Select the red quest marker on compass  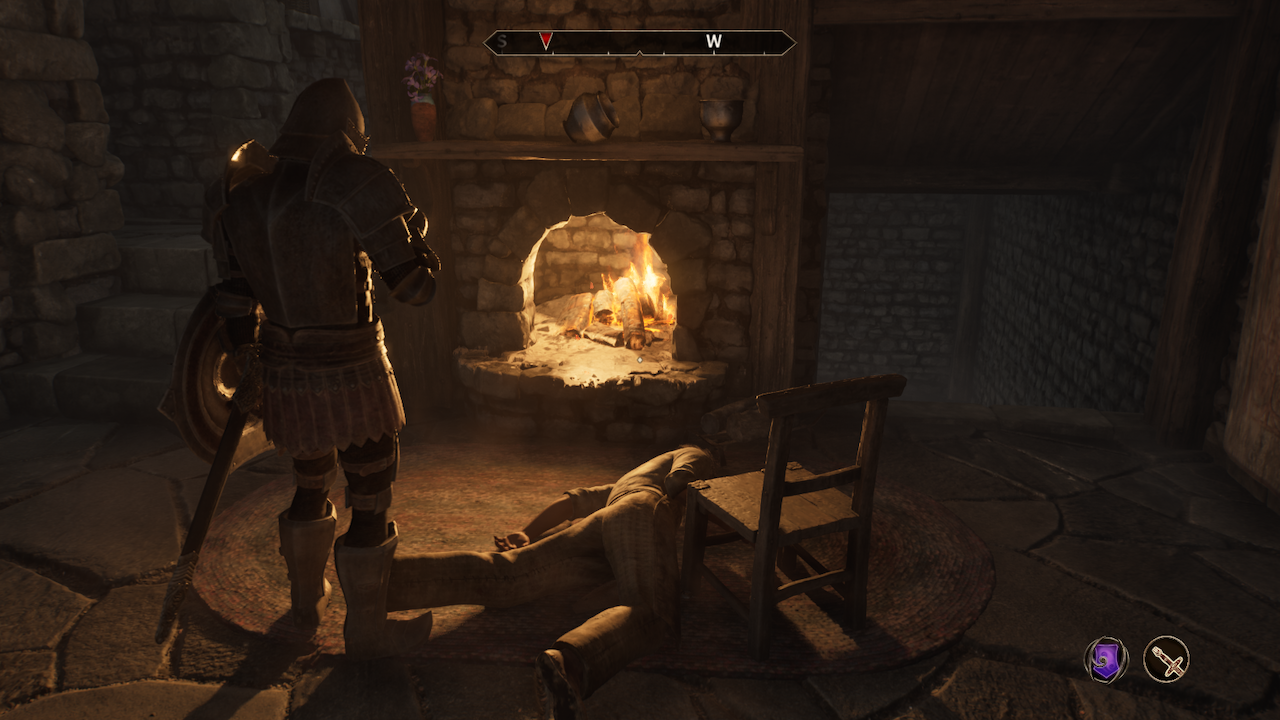click(545, 41)
